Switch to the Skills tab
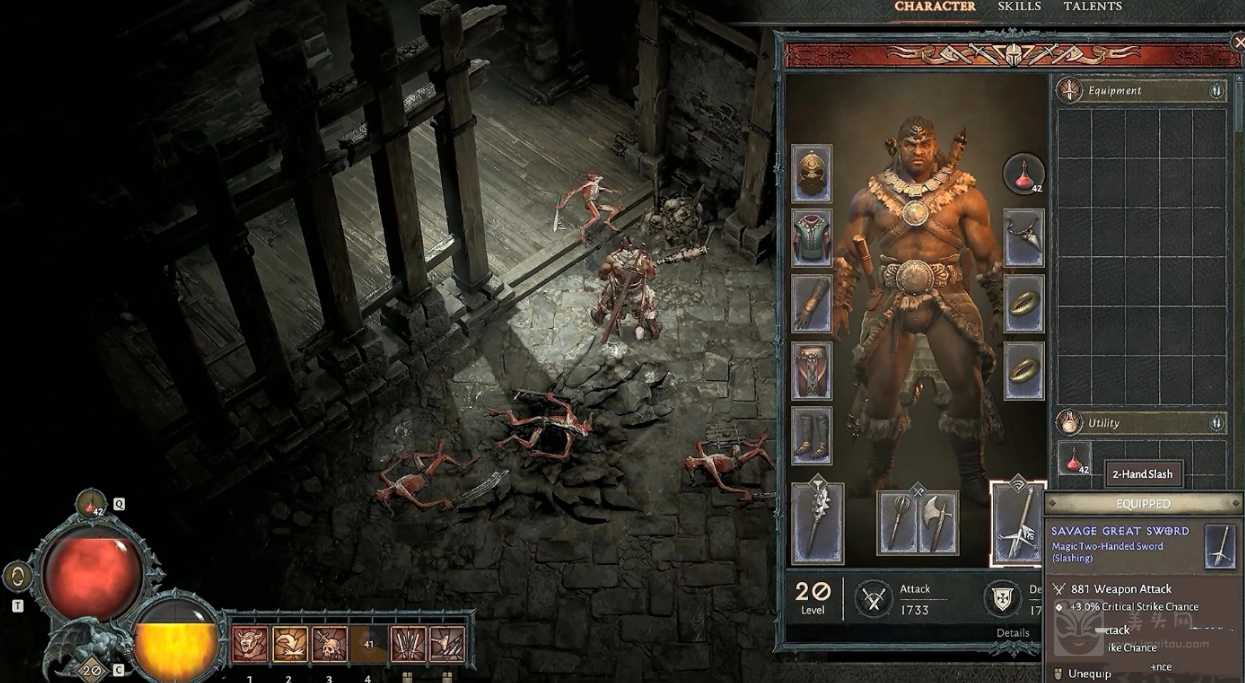The image size is (1245, 683). (1019, 7)
